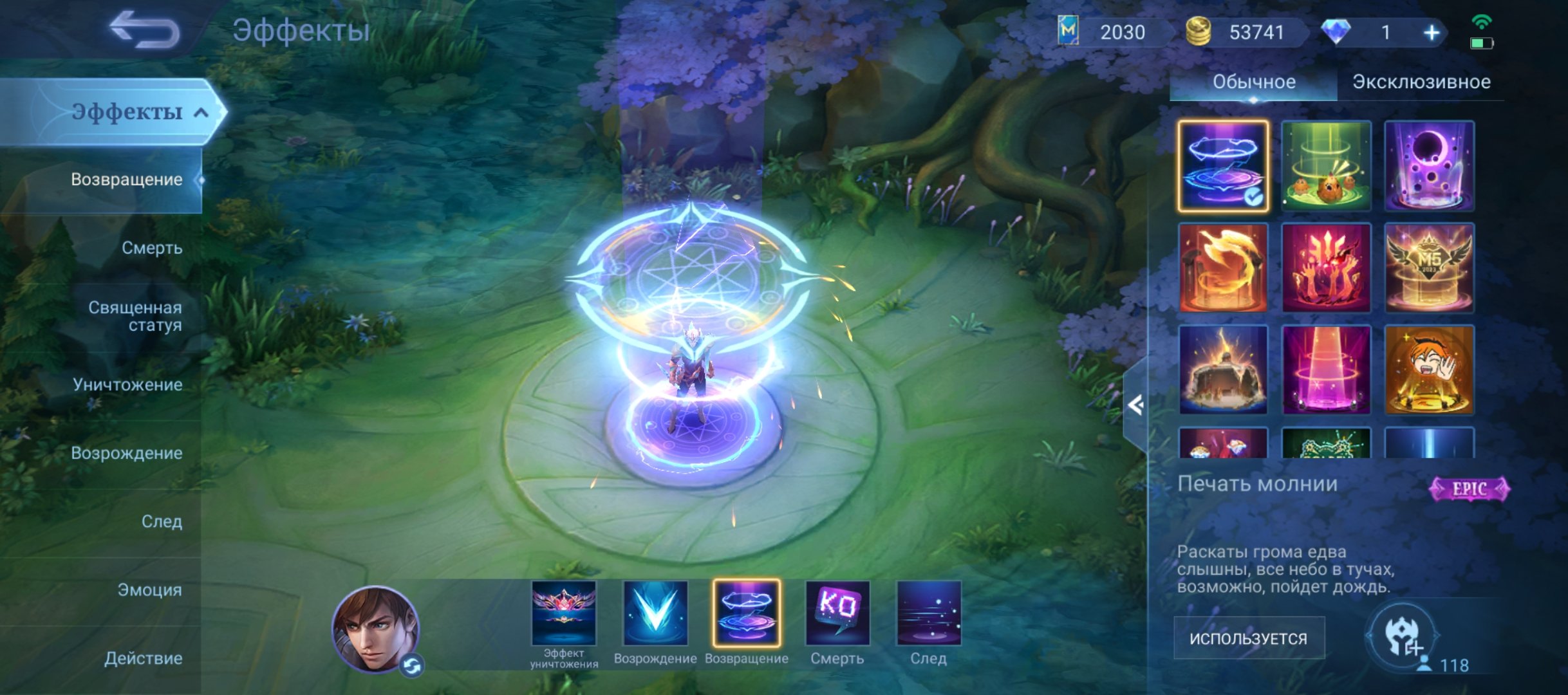Select the fiery phoenix pillar effect

(1222, 268)
